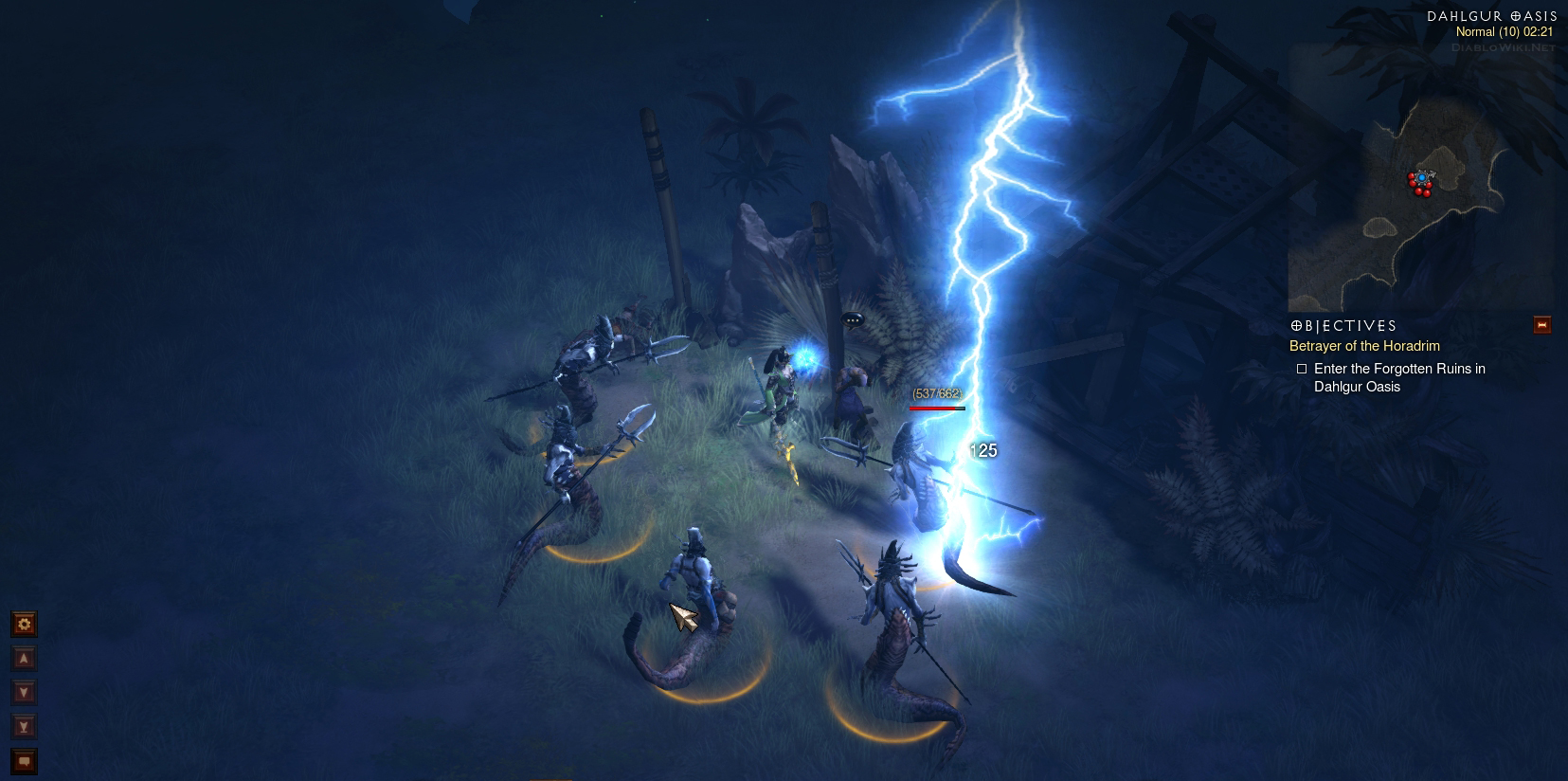Screen dimensions: 1568x781
Task: Click the Enter the Forgotten Ruins objective
Action: [x=1398, y=377]
